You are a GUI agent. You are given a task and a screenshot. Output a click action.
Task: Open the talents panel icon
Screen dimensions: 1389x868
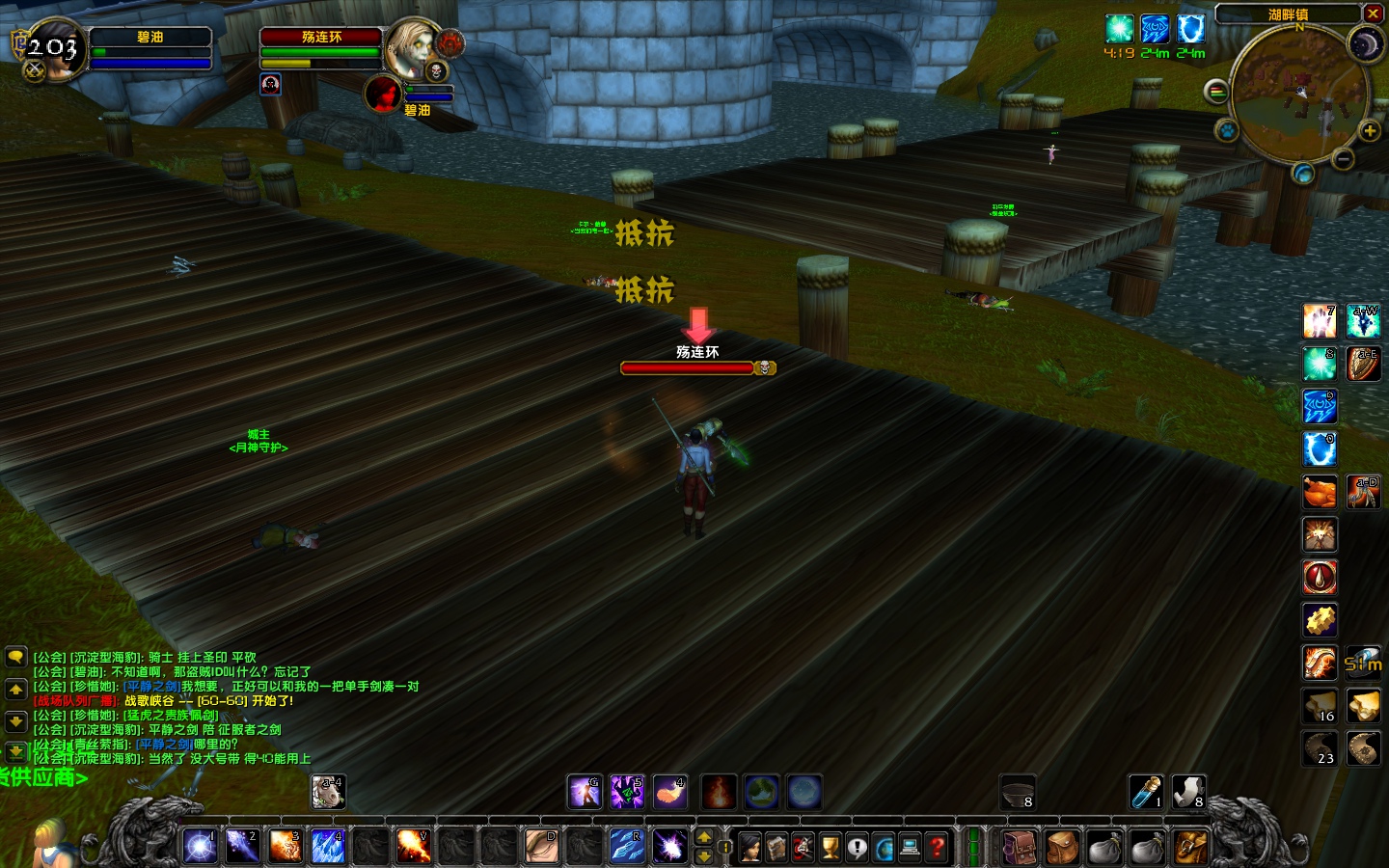click(803, 847)
